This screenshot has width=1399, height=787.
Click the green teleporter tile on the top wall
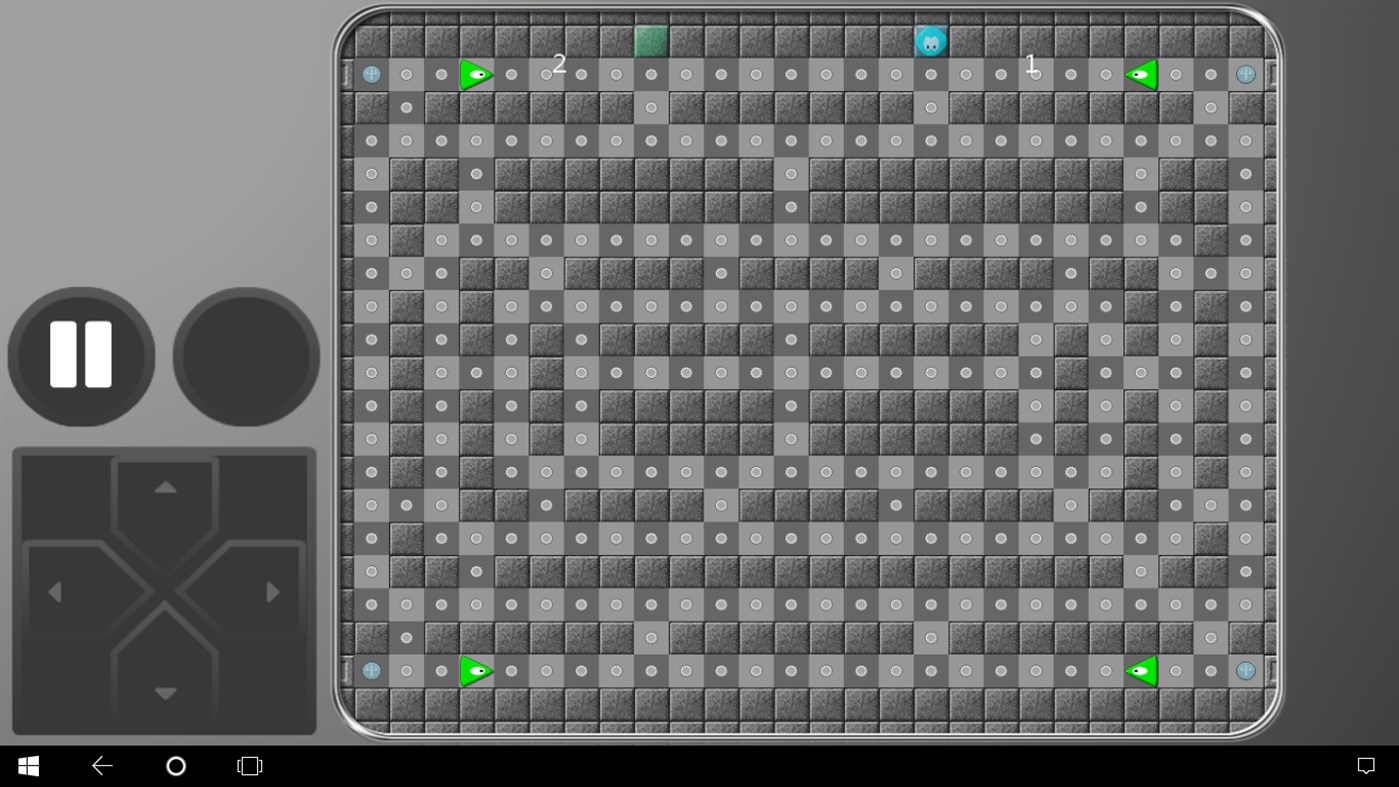(651, 40)
